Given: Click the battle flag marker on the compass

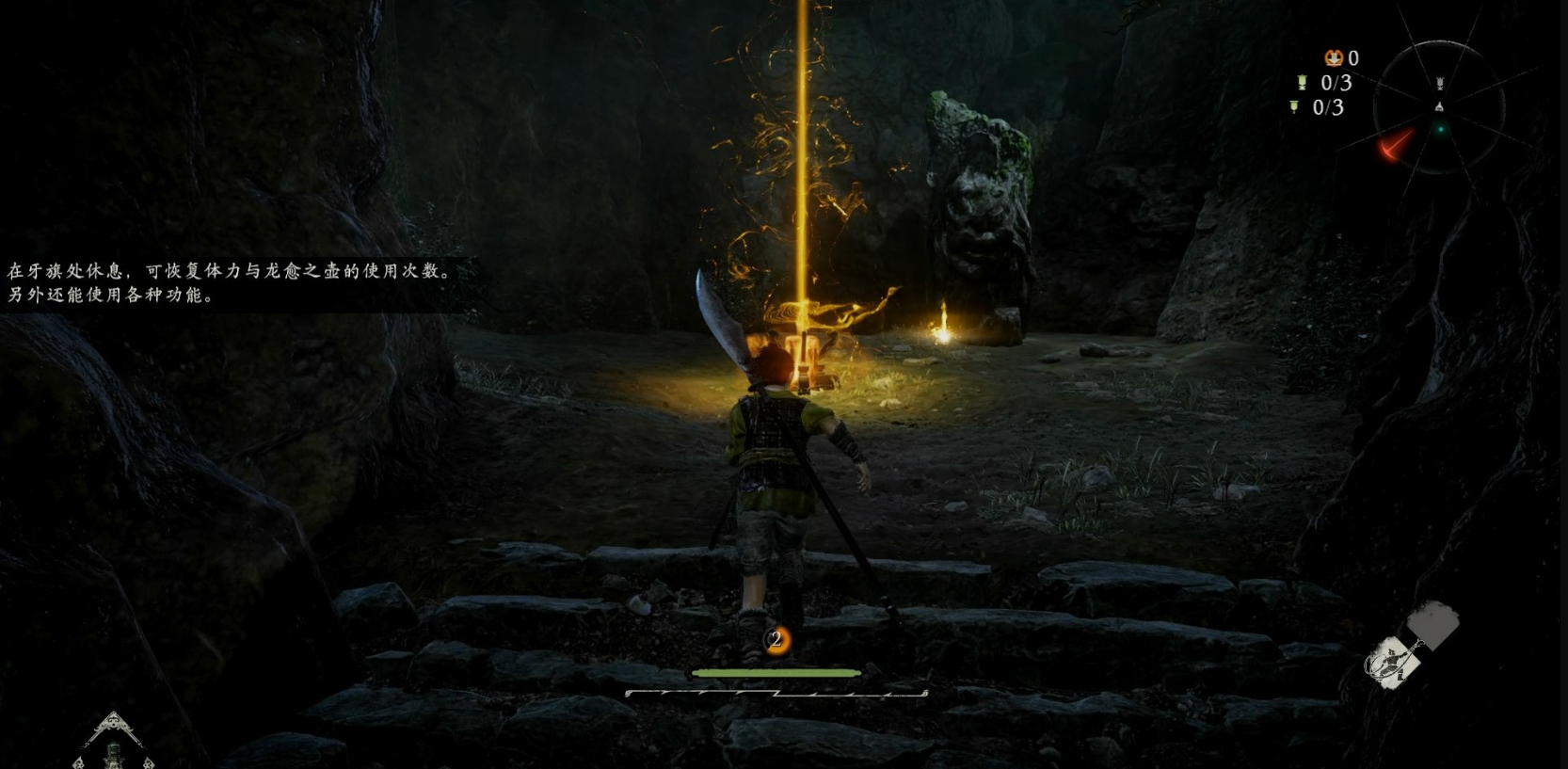Looking at the screenshot, I should (x=1439, y=84).
